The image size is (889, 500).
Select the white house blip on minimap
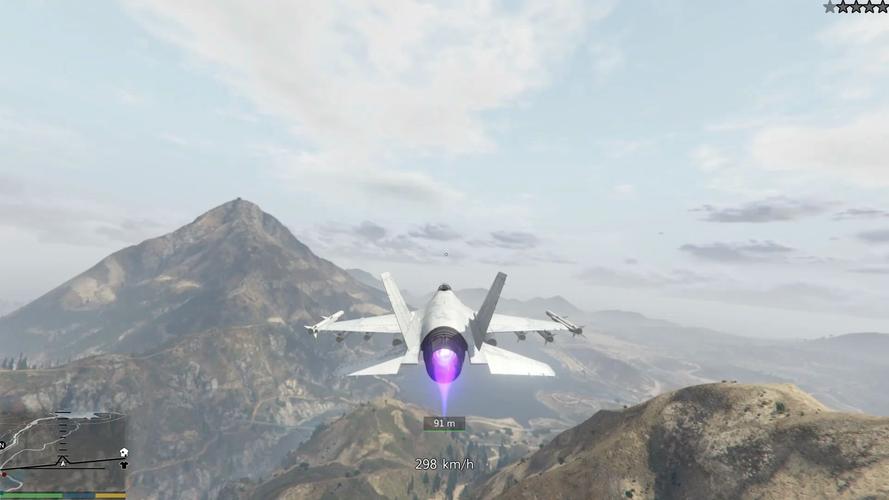click(124, 452)
